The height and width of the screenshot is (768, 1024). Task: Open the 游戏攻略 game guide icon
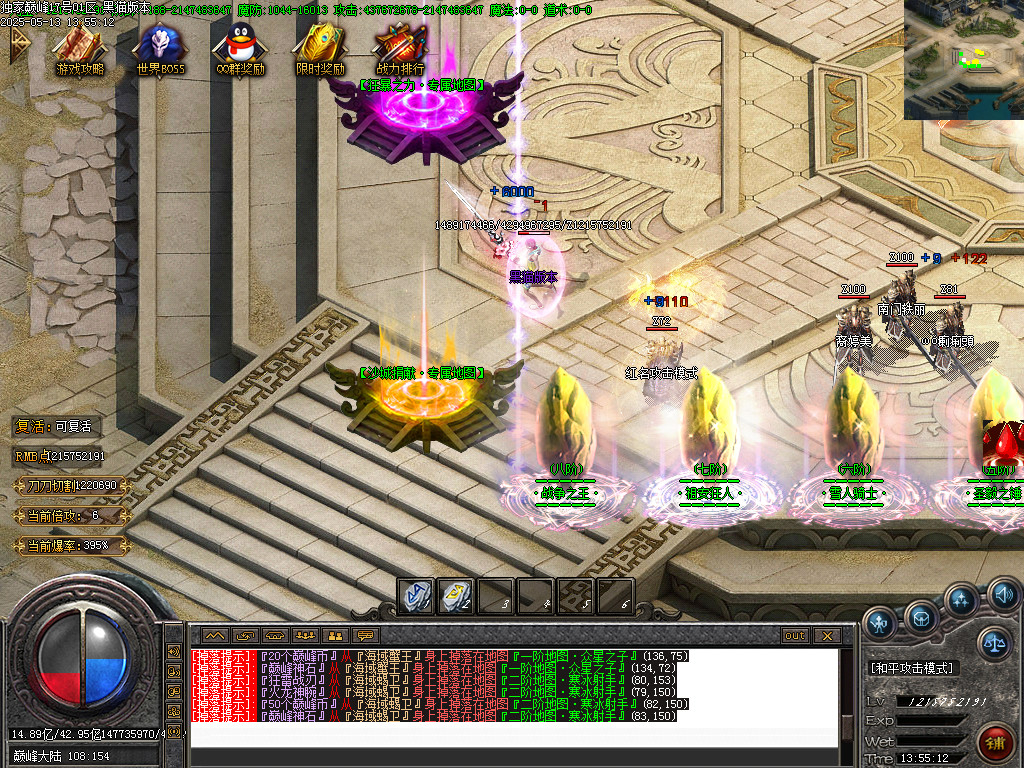click(x=79, y=46)
